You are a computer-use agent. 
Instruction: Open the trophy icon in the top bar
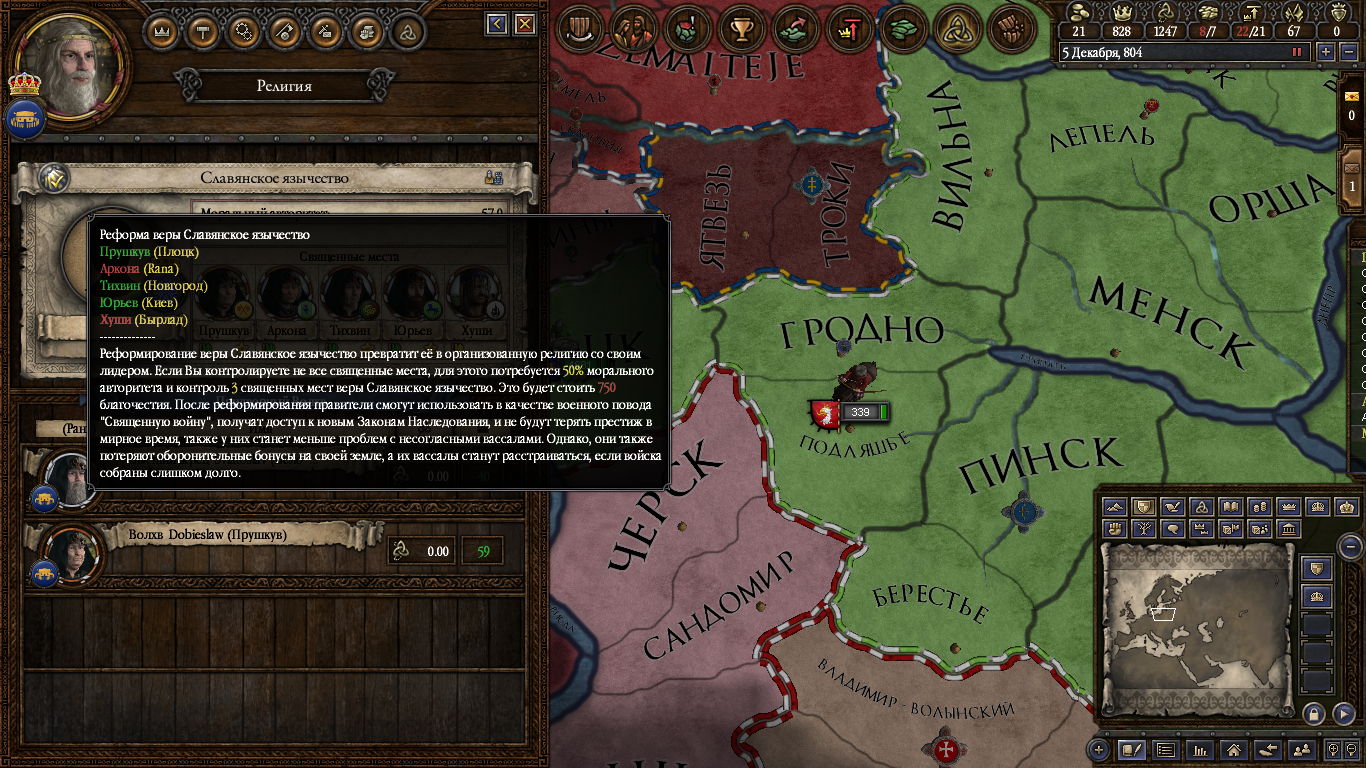click(x=741, y=30)
